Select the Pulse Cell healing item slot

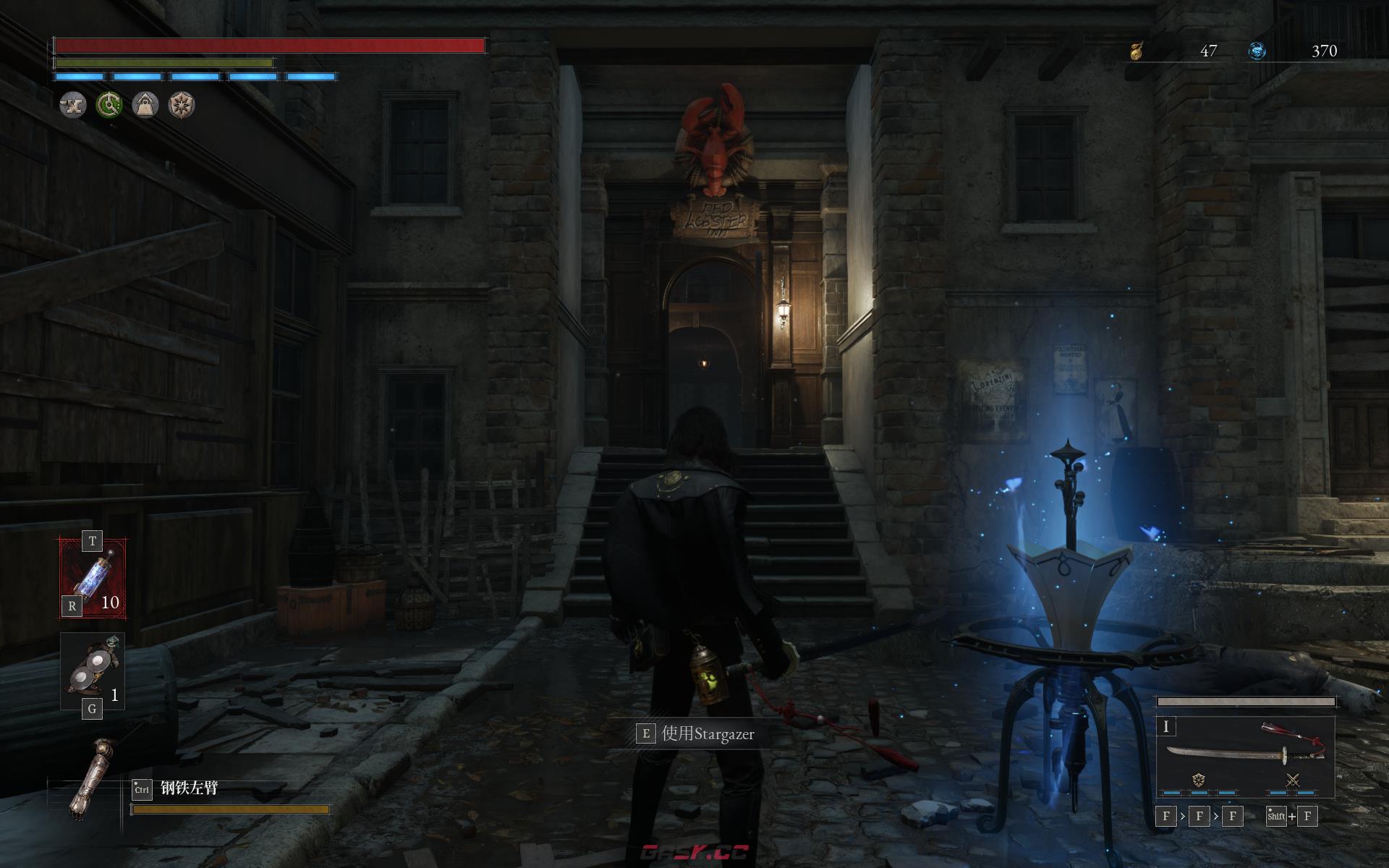pos(93,579)
